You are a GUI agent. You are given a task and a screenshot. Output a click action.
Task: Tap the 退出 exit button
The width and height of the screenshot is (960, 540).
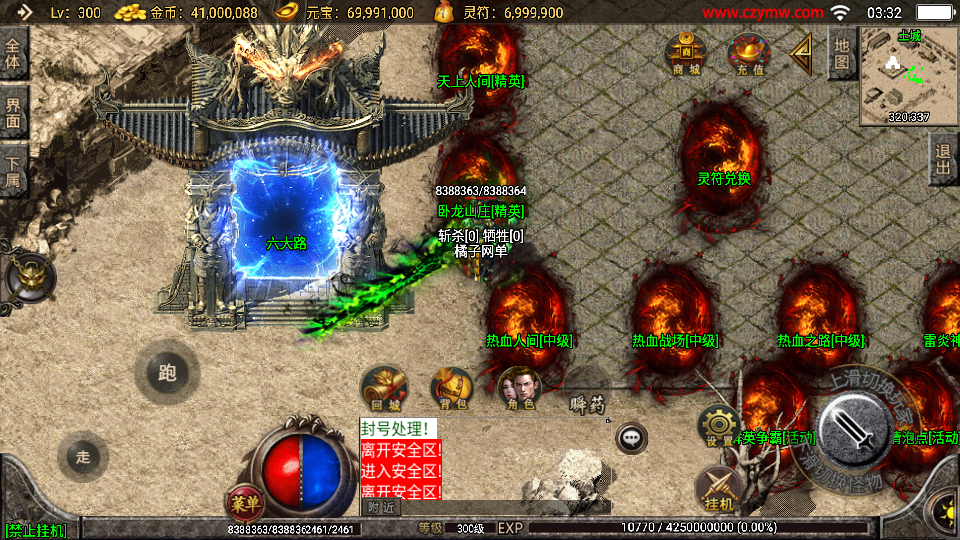942,160
